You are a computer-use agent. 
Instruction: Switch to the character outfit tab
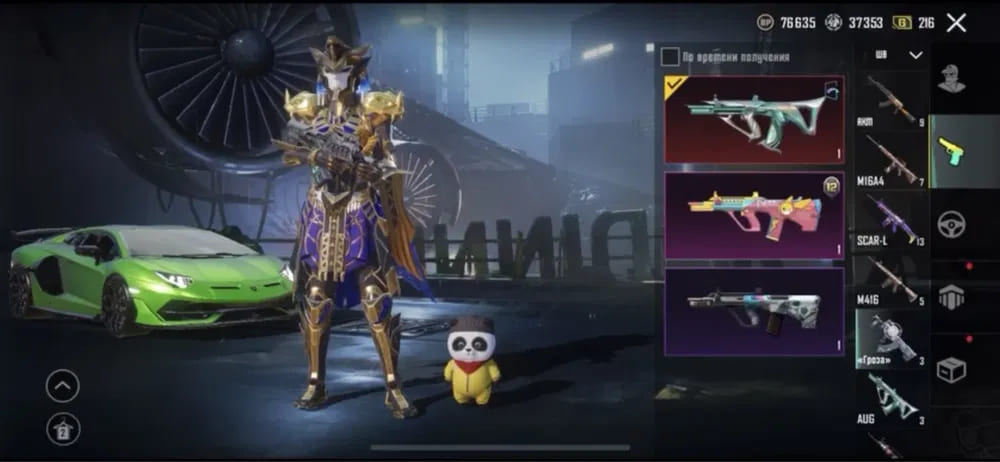951,79
